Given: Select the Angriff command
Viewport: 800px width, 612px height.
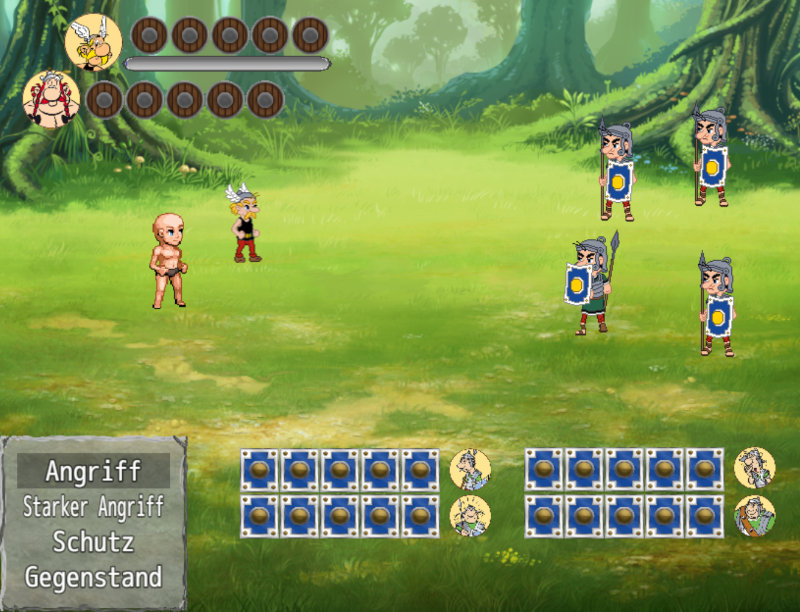Looking at the screenshot, I should pyautogui.click(x=93, y=470).
